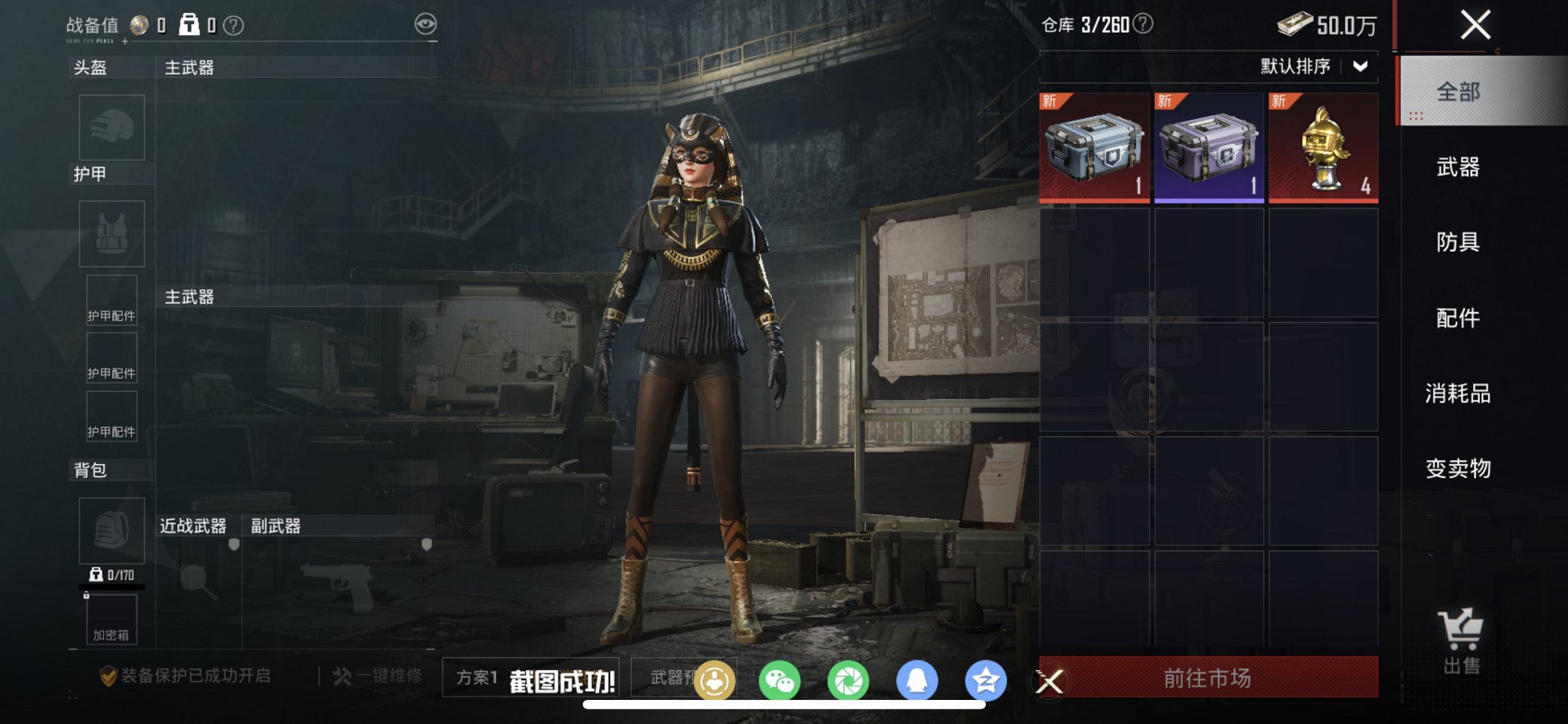This screenshot has width=1568, height=724.
Task: Switch to the 武器 category tab
Action: 1458,168
